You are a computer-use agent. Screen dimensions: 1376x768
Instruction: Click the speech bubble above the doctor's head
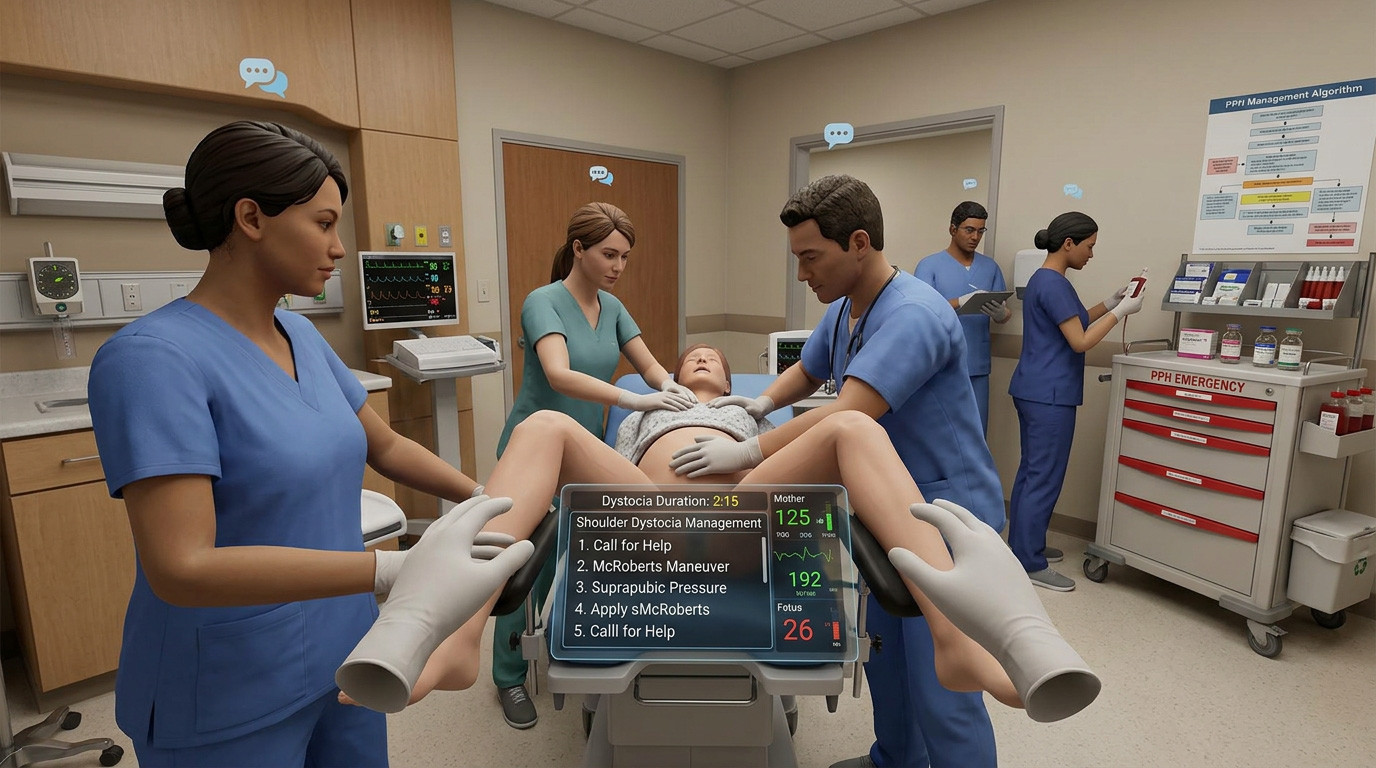(x=836, y=131)
